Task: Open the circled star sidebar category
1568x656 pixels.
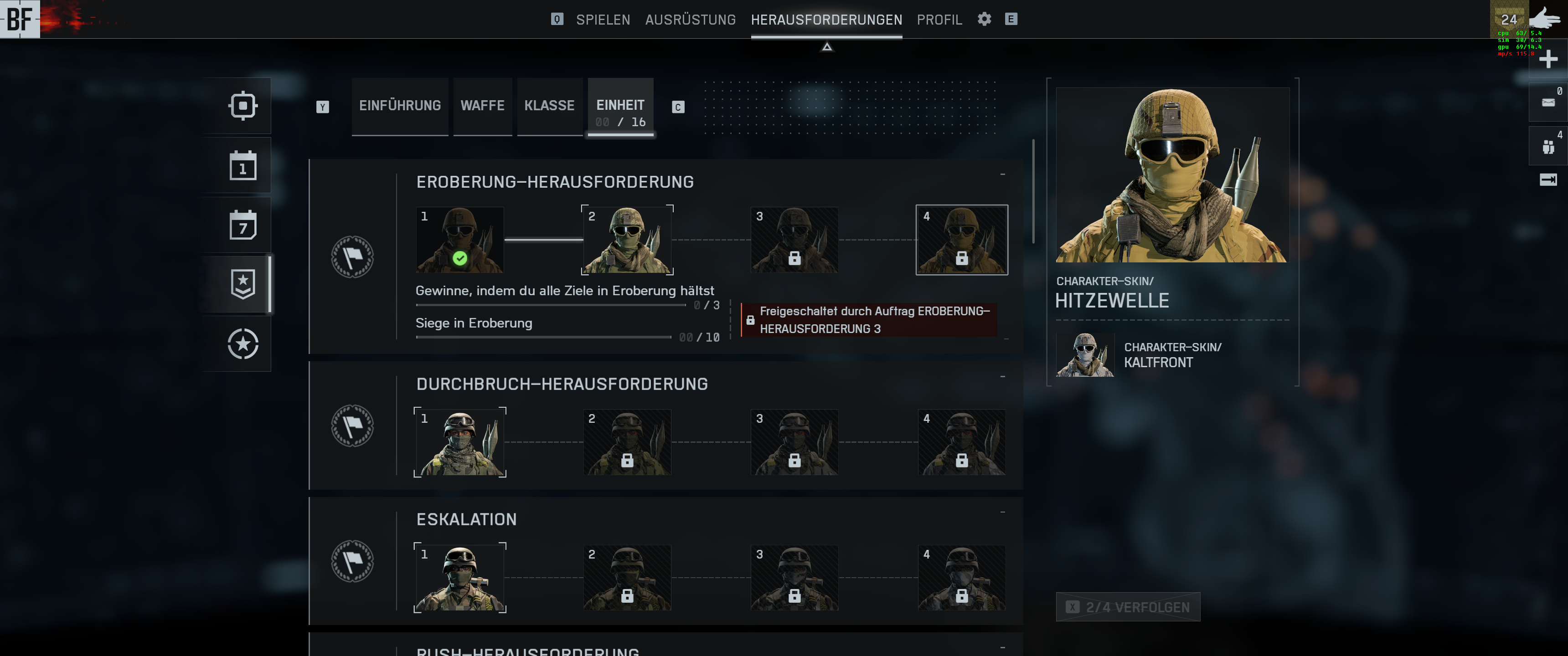Action: coord(243,344)
